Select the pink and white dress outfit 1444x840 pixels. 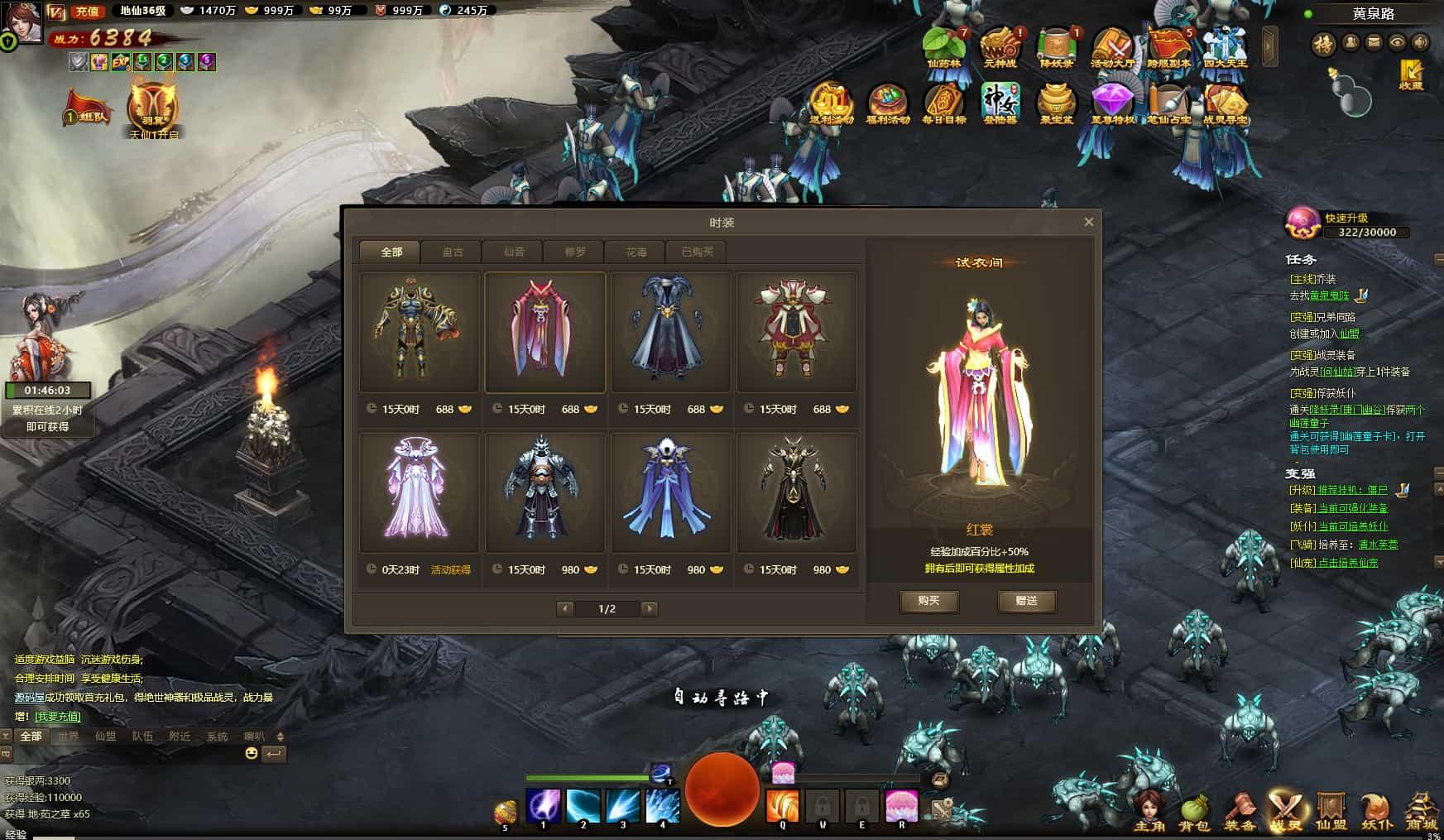point(419,492)
